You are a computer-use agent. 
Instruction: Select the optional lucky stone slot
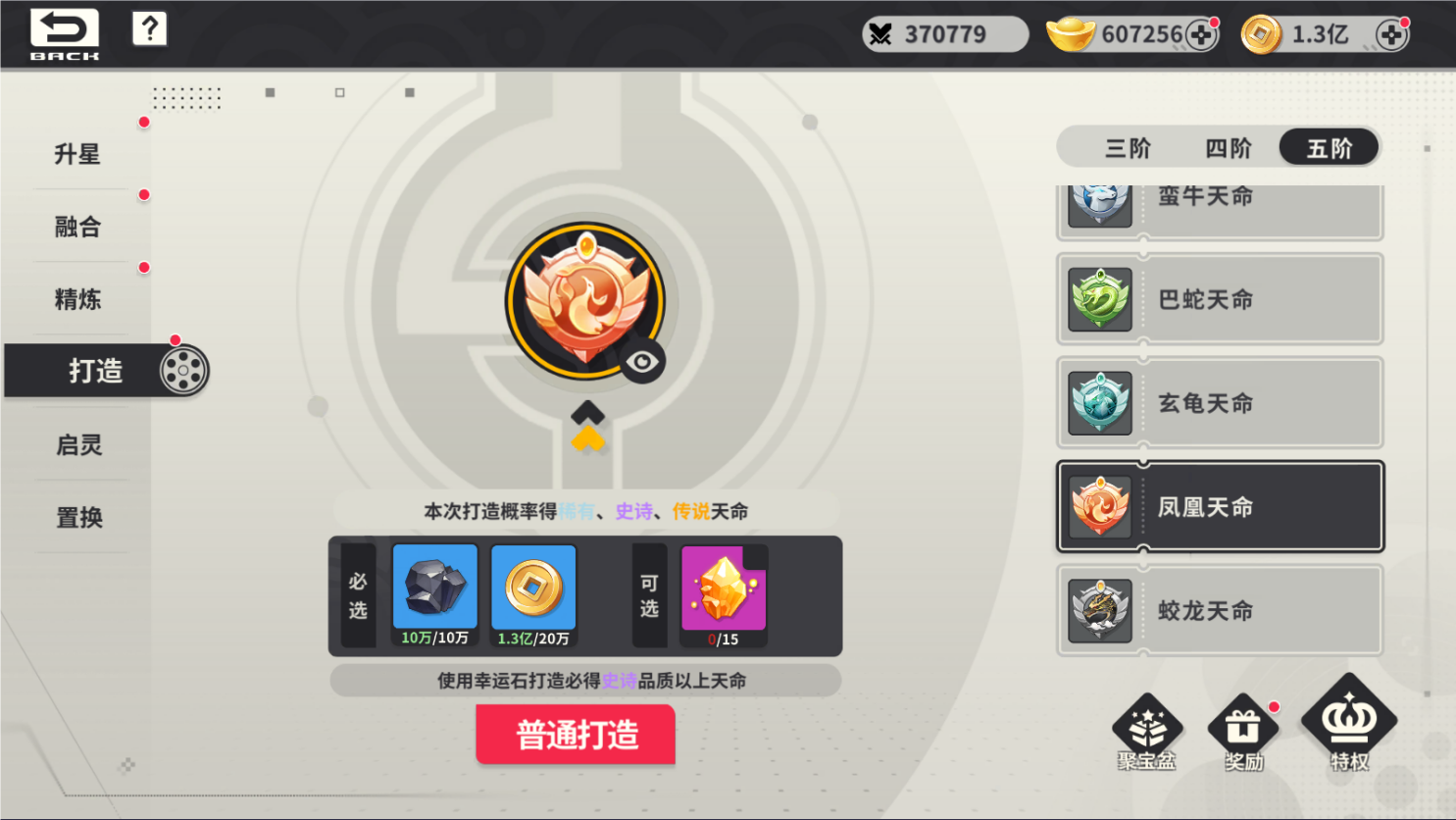(x=724, y=591)
